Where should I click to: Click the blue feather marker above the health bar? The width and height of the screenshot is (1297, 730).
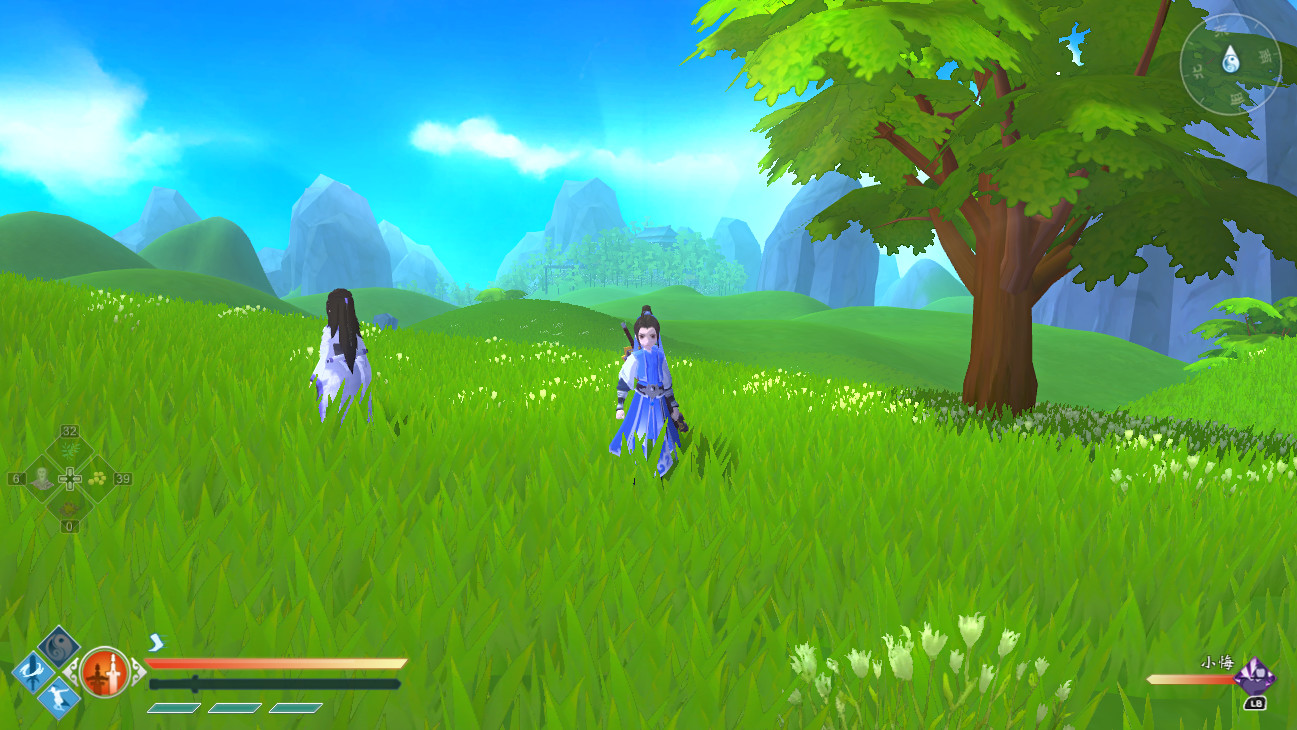click(x=156, y=642)
